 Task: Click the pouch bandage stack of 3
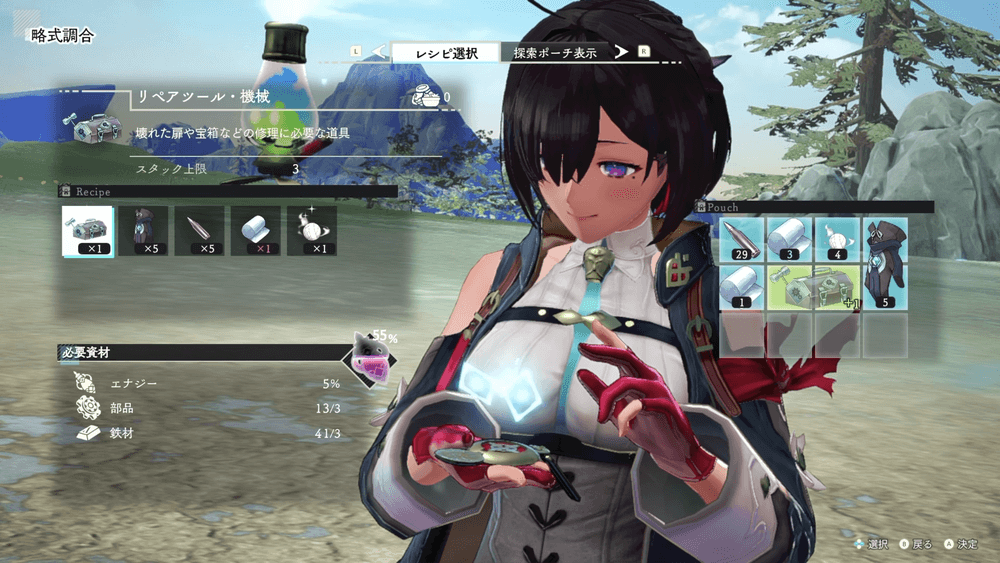click(x=789, y=240)
